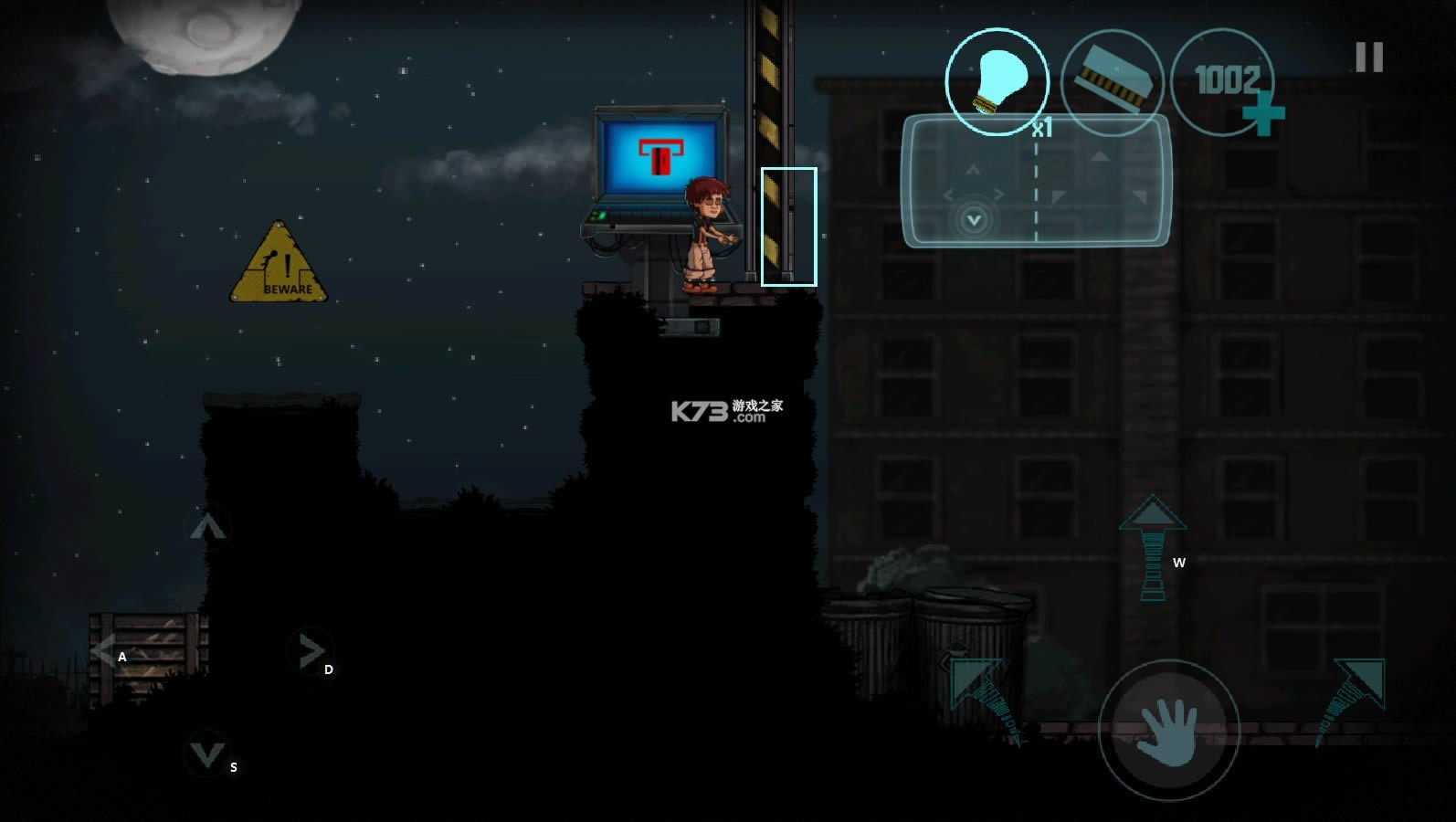Tap the up arrow on the movement pad
The width and height of the screenshot is (1456, 822).
coord(207,527)
